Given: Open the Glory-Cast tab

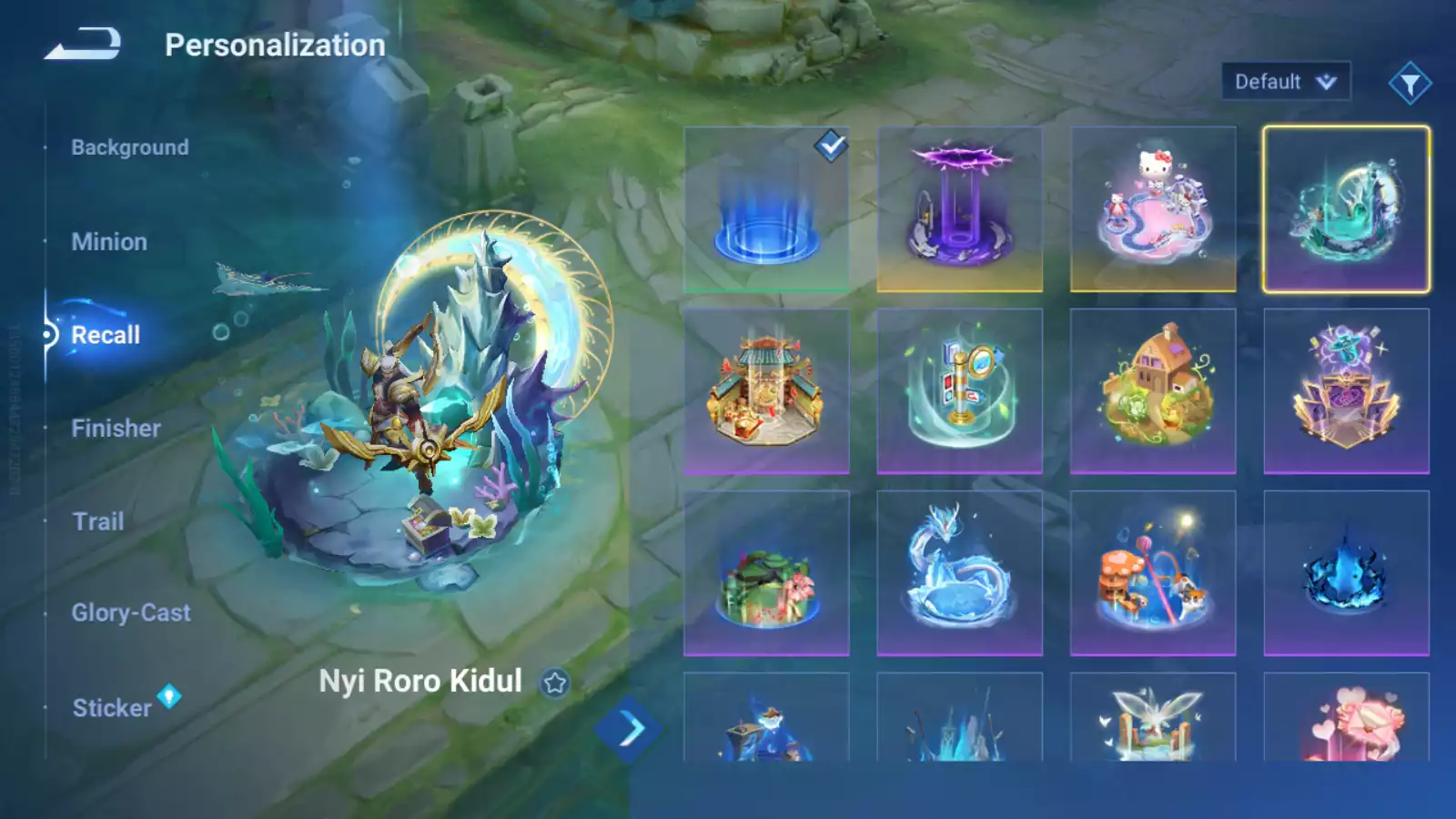Looking at the screenshot, I should (131, 613).
